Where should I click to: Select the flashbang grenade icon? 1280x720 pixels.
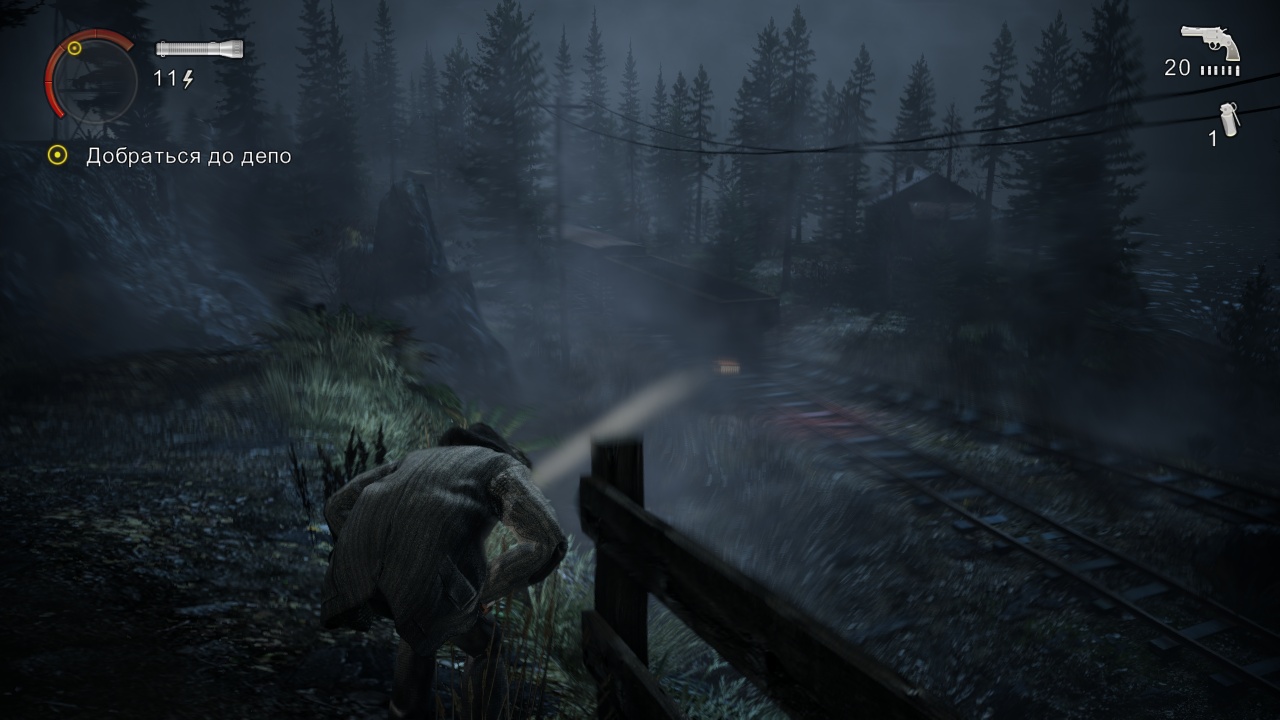point(1229,119)
